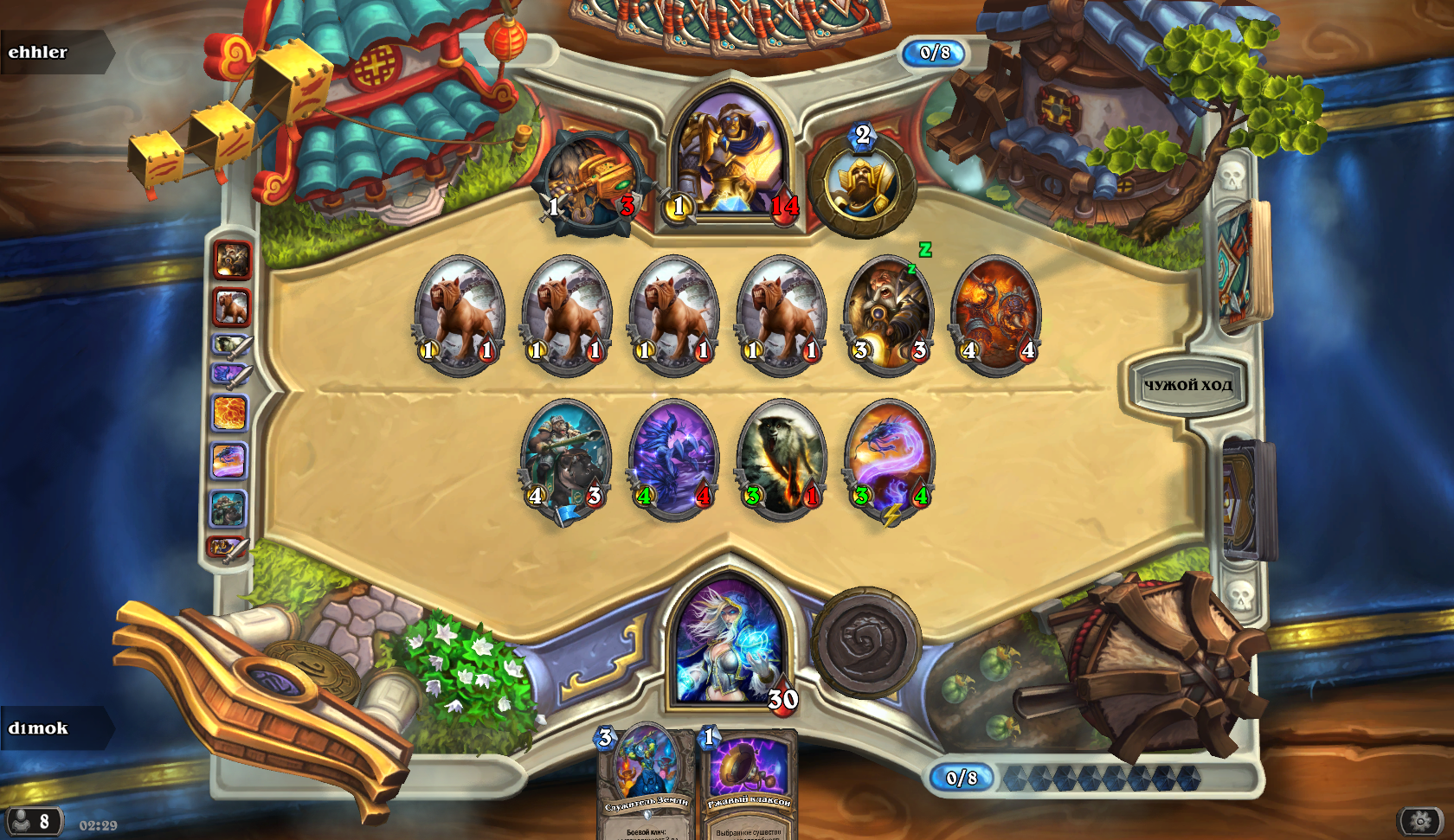1454x840 pixels.
Task: View the top dwarf history tile
Action: (232, 260)
